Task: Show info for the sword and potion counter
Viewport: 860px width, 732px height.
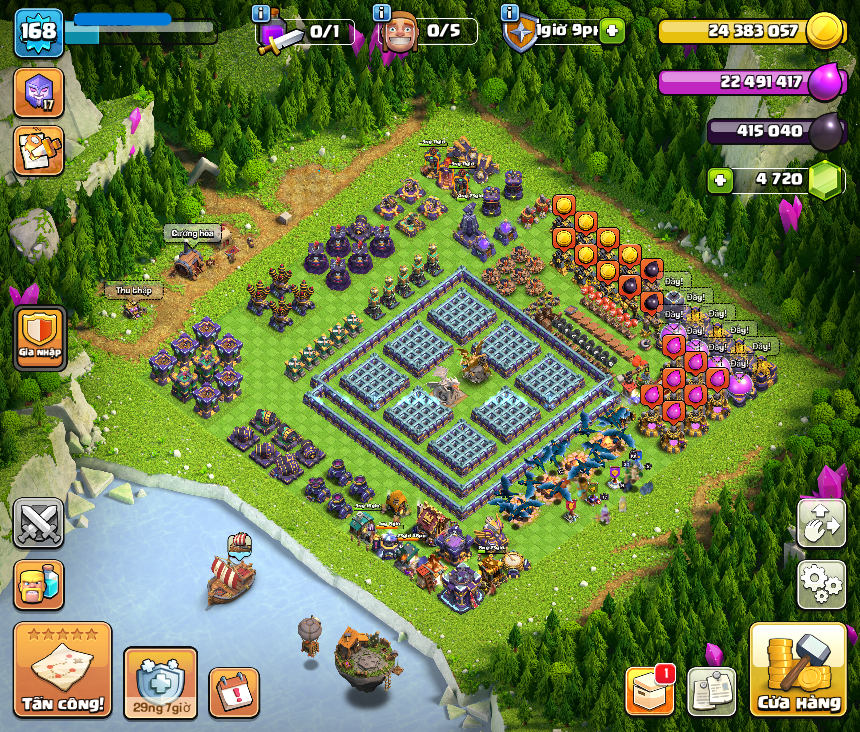Action: 262,13
